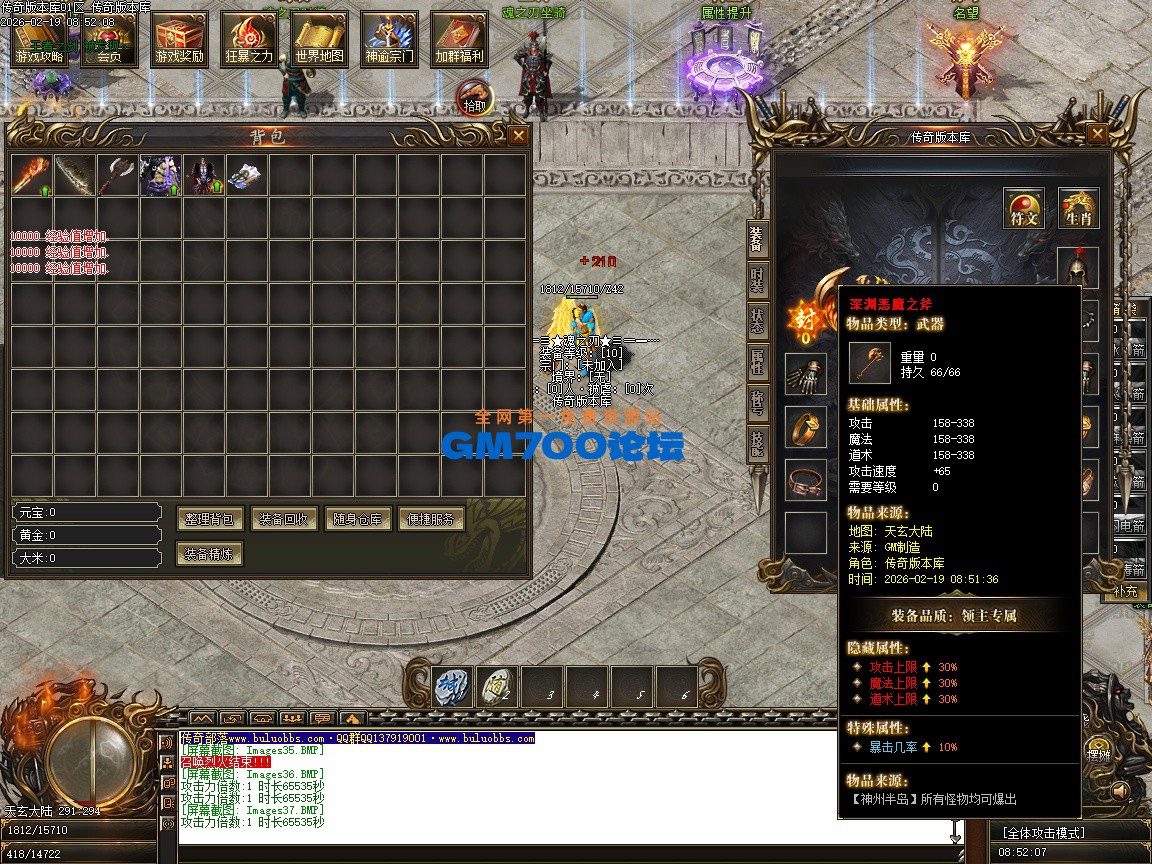The width and height of the screenshot is (1152, 864).
Task: Open the 便捷服务 quick services
Action: 432,519
